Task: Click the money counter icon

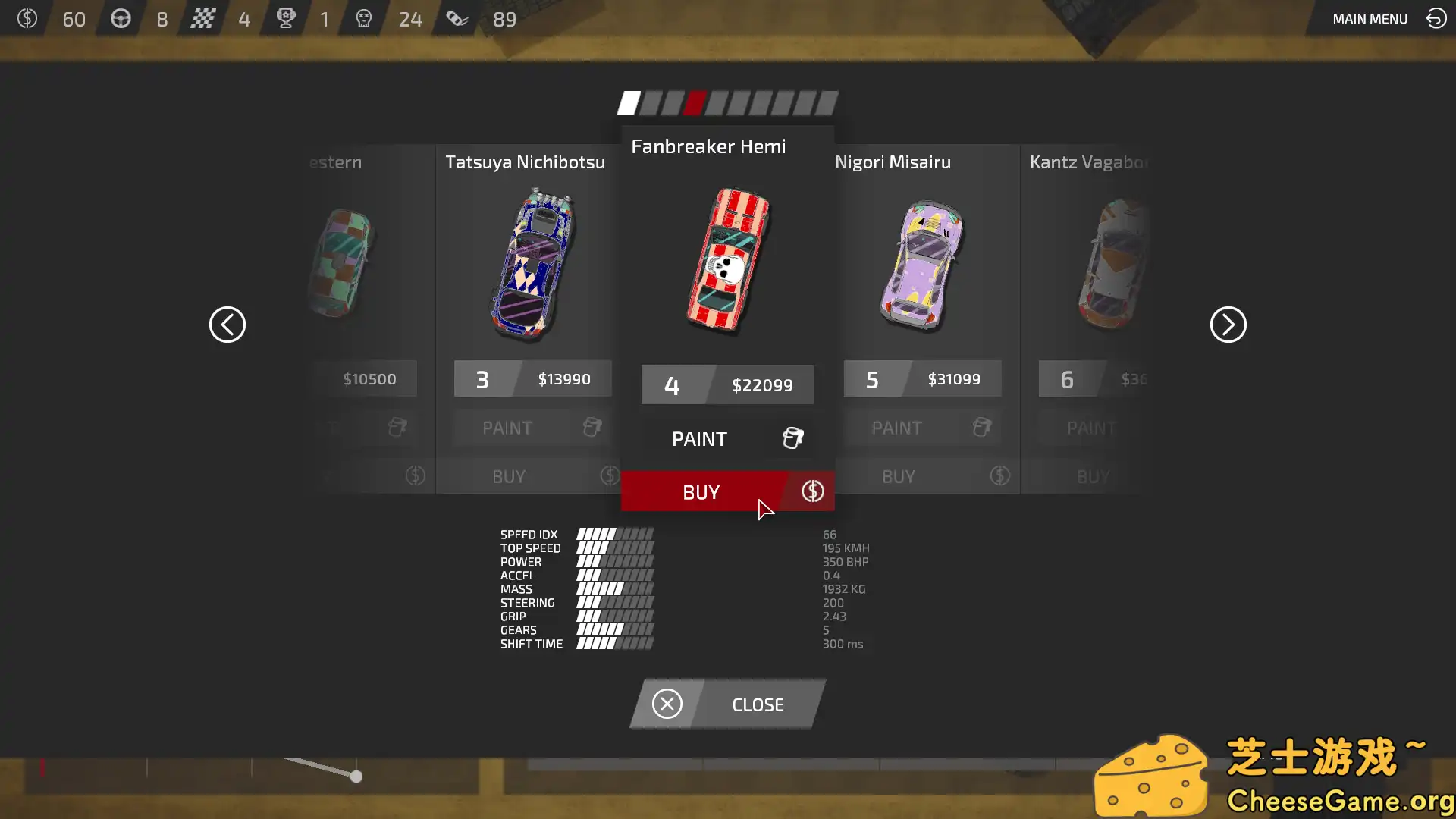Action: tap(29, 19)
